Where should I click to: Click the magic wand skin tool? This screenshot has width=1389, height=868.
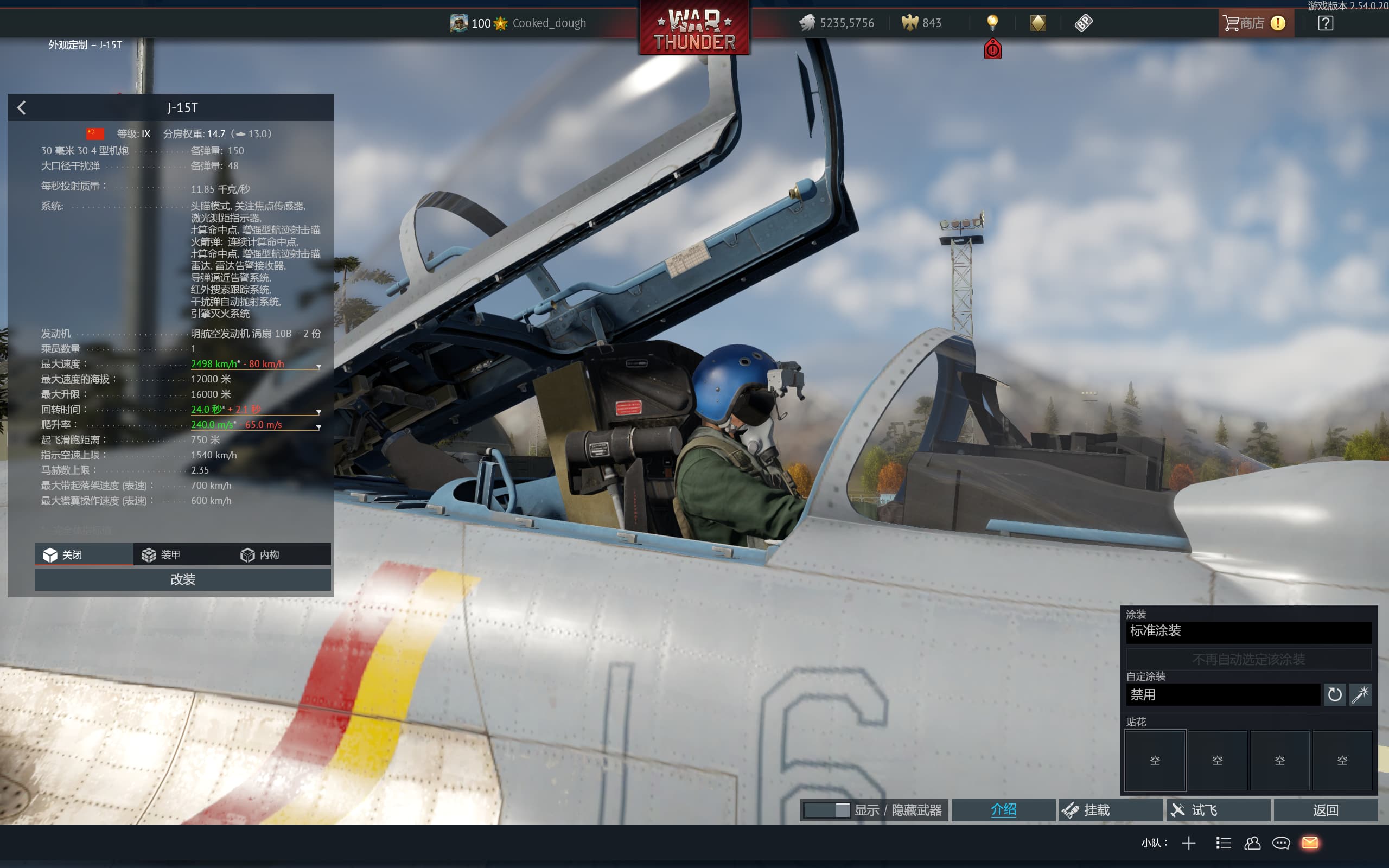point(1360,694)
